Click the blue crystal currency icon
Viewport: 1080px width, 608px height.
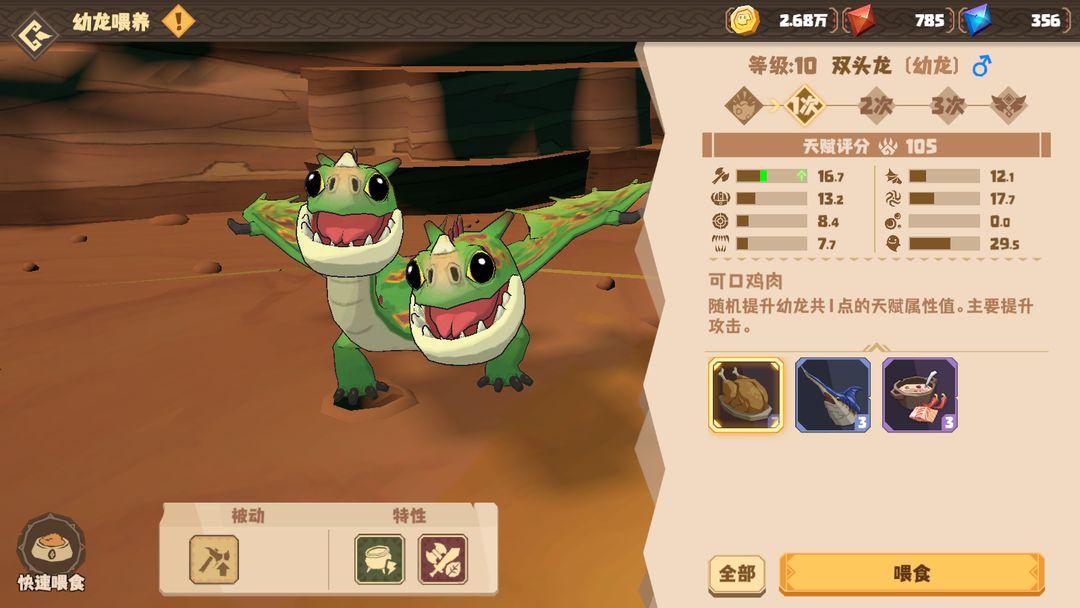975,20
